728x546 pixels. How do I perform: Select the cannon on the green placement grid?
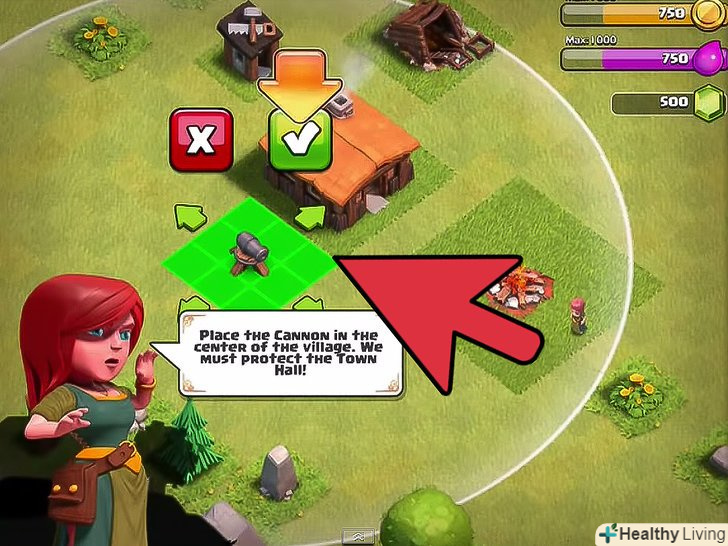(x=248, y=253)
